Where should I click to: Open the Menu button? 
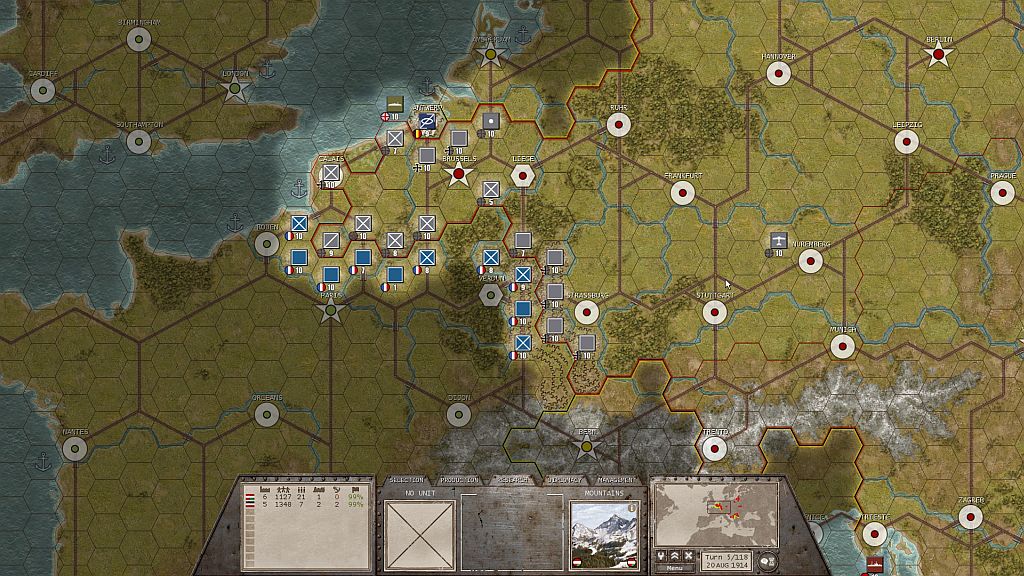[x=674, y=568]
